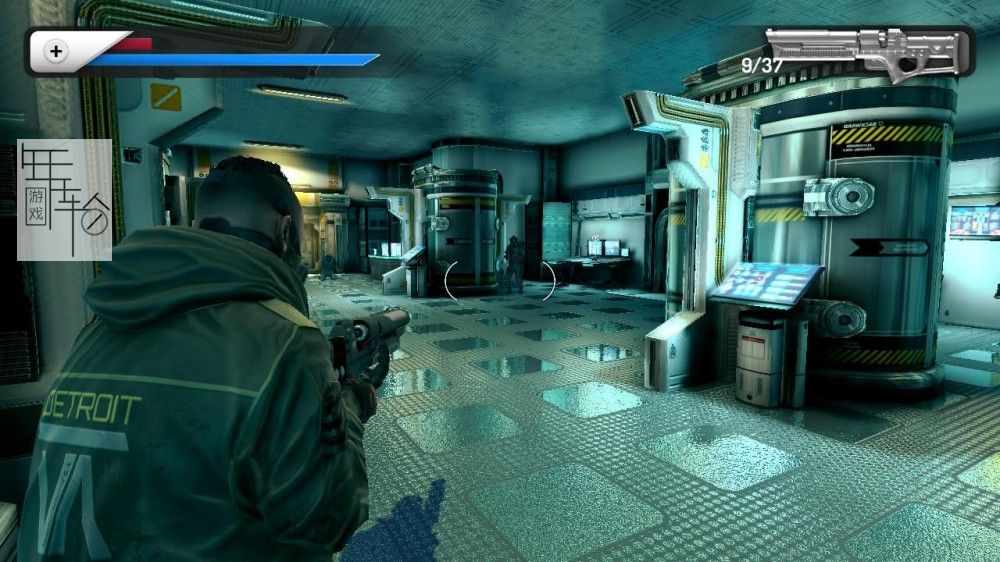Click the plus icon beside the health bar
The image size is (1000, 562).
pyautogui.click(x=56, y=50)
